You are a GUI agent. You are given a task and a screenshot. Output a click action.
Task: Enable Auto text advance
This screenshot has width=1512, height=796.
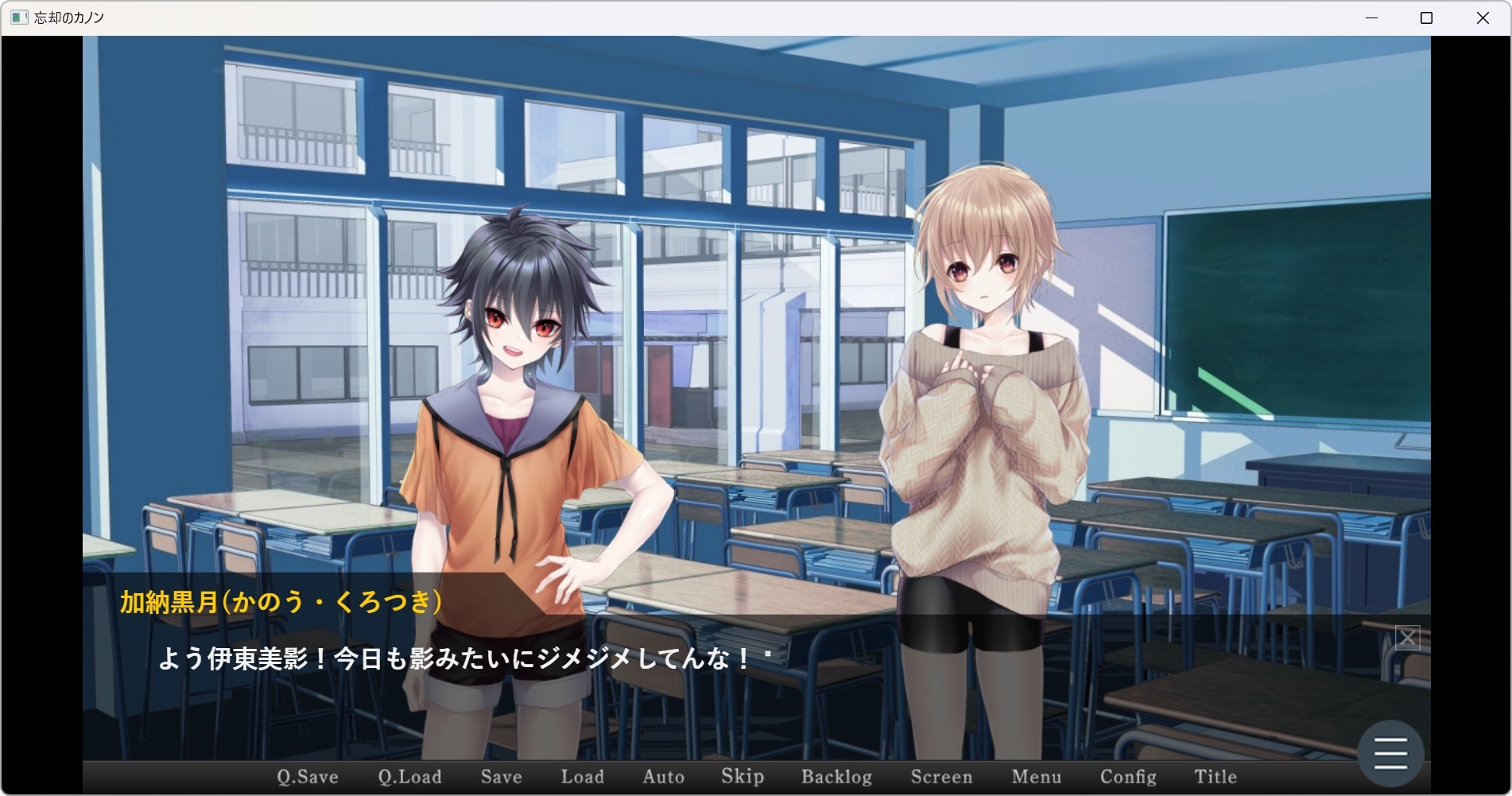click(663, 777)
